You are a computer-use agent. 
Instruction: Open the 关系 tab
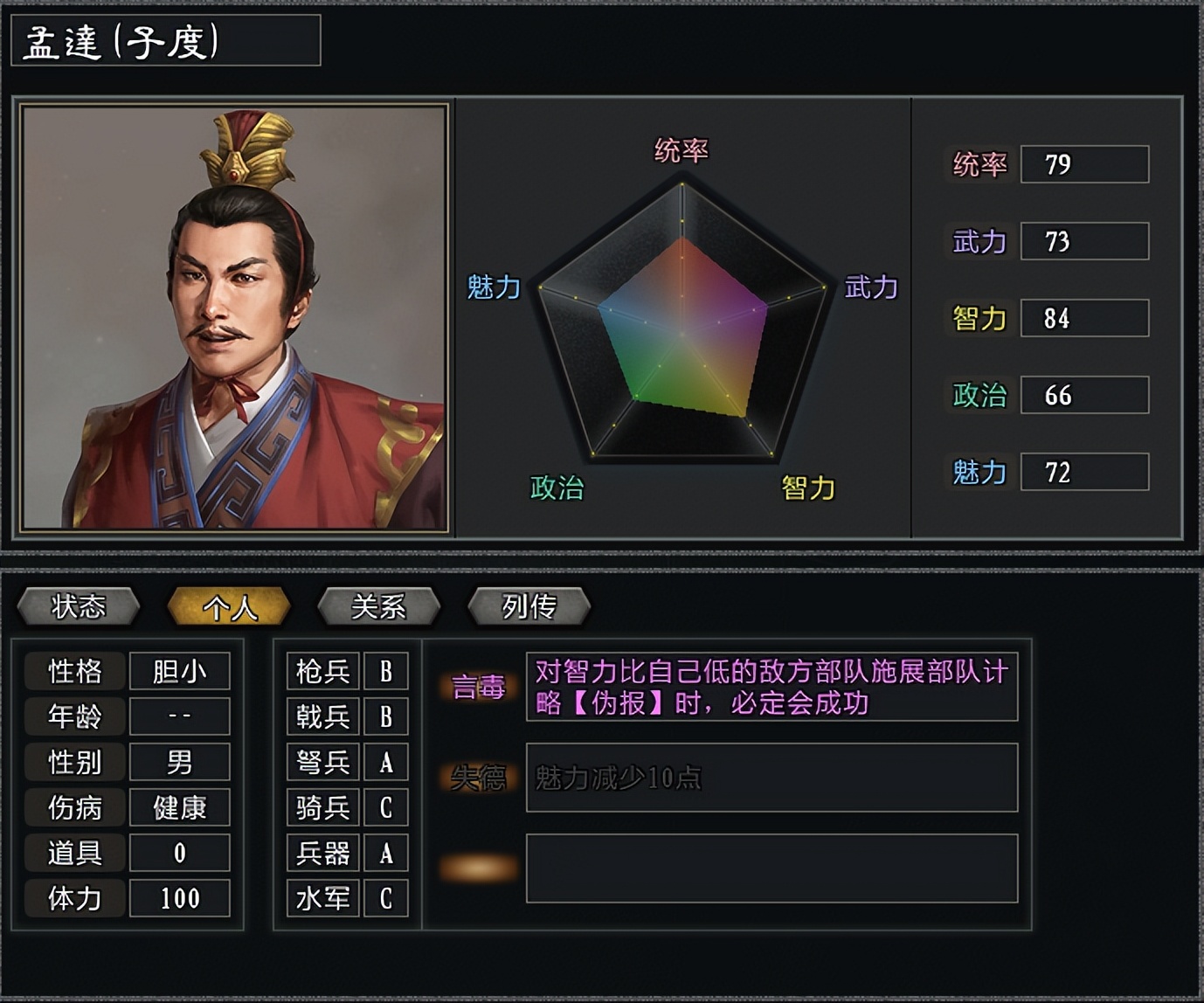click(x=379, y=605)
